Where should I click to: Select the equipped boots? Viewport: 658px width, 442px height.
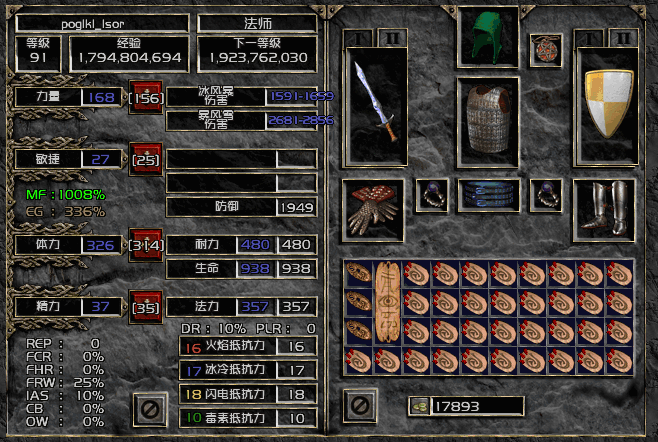point(607,210)
